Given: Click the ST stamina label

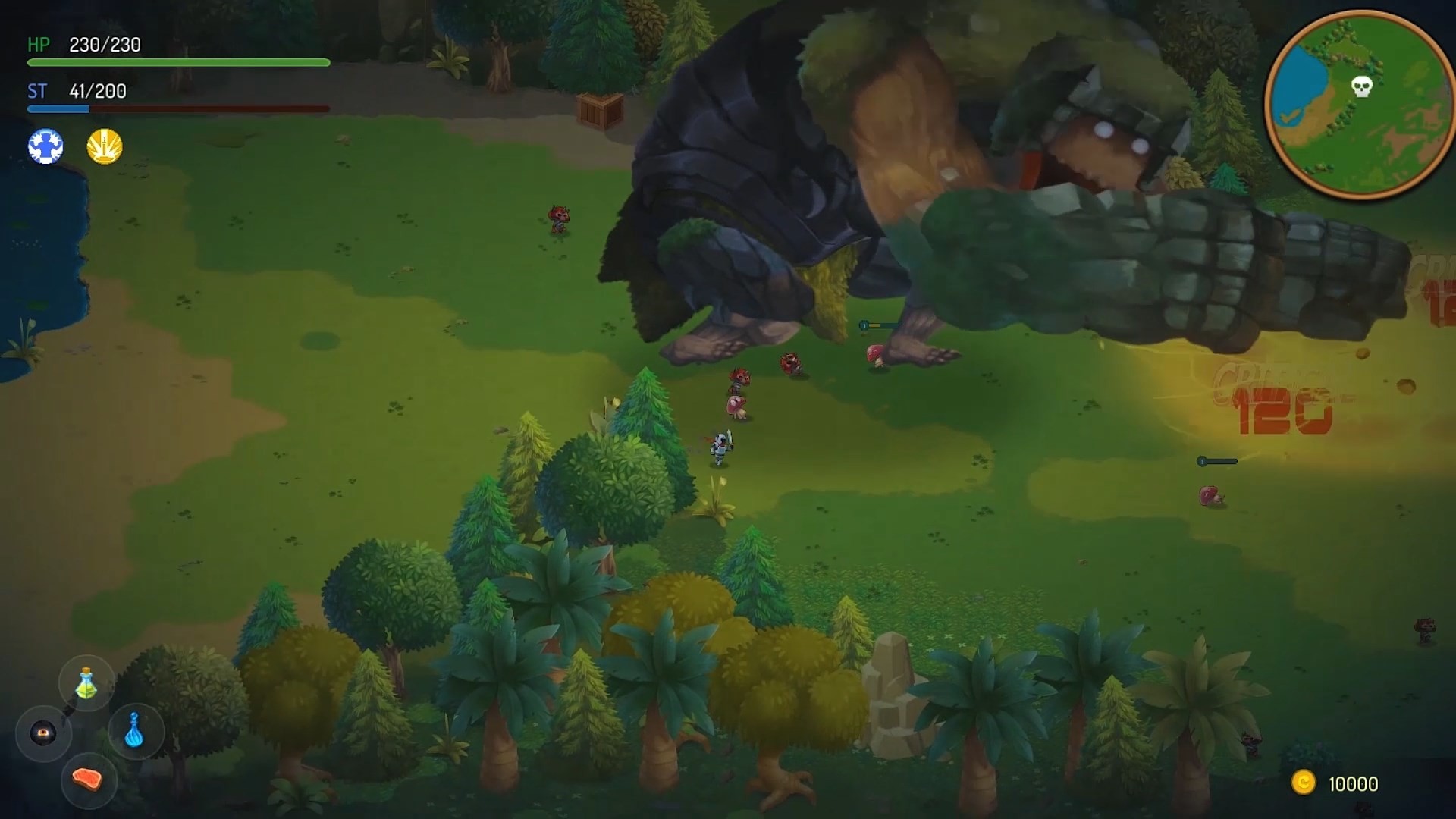Looking at the screenshot, I should (x=36, y=92).
